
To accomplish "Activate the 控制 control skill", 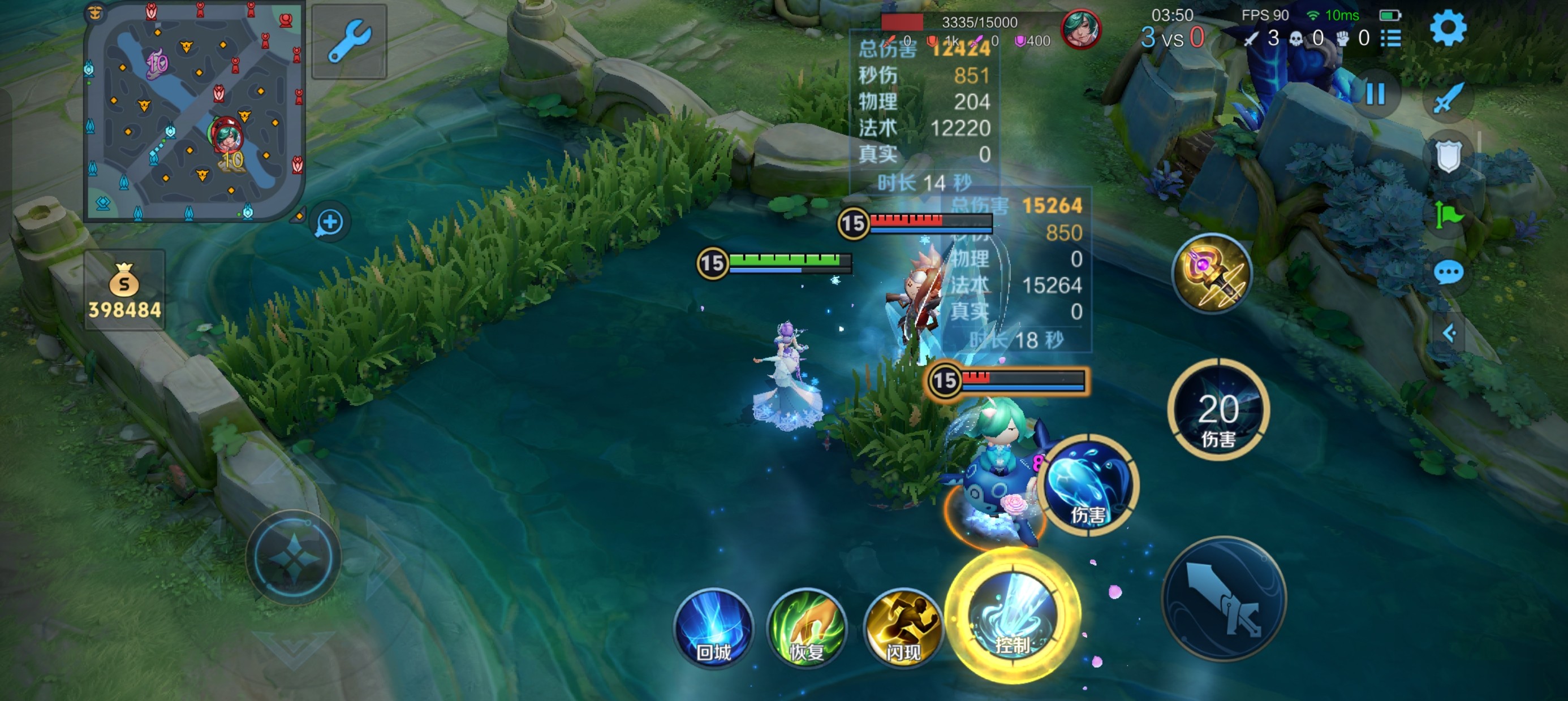I will click(x=1013, y=616).
